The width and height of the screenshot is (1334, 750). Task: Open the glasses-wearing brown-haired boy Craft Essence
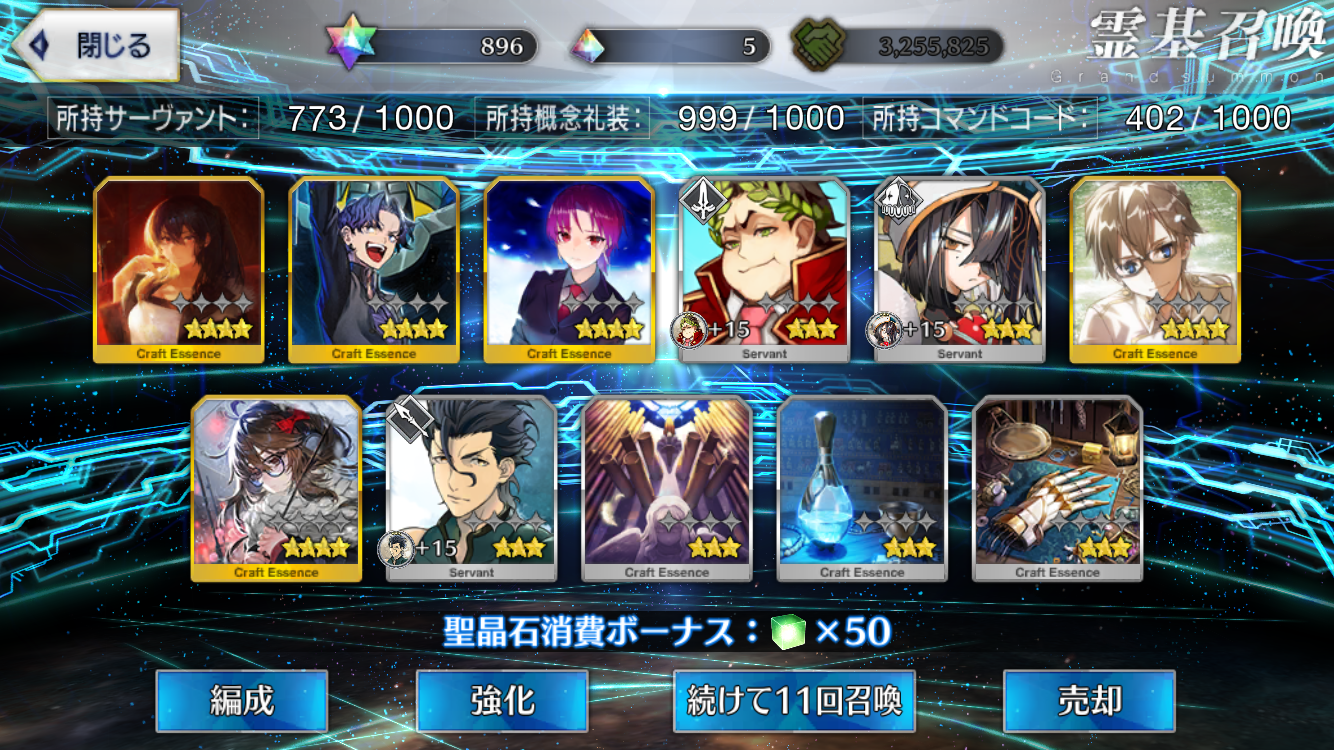(x=1155, y=269)
